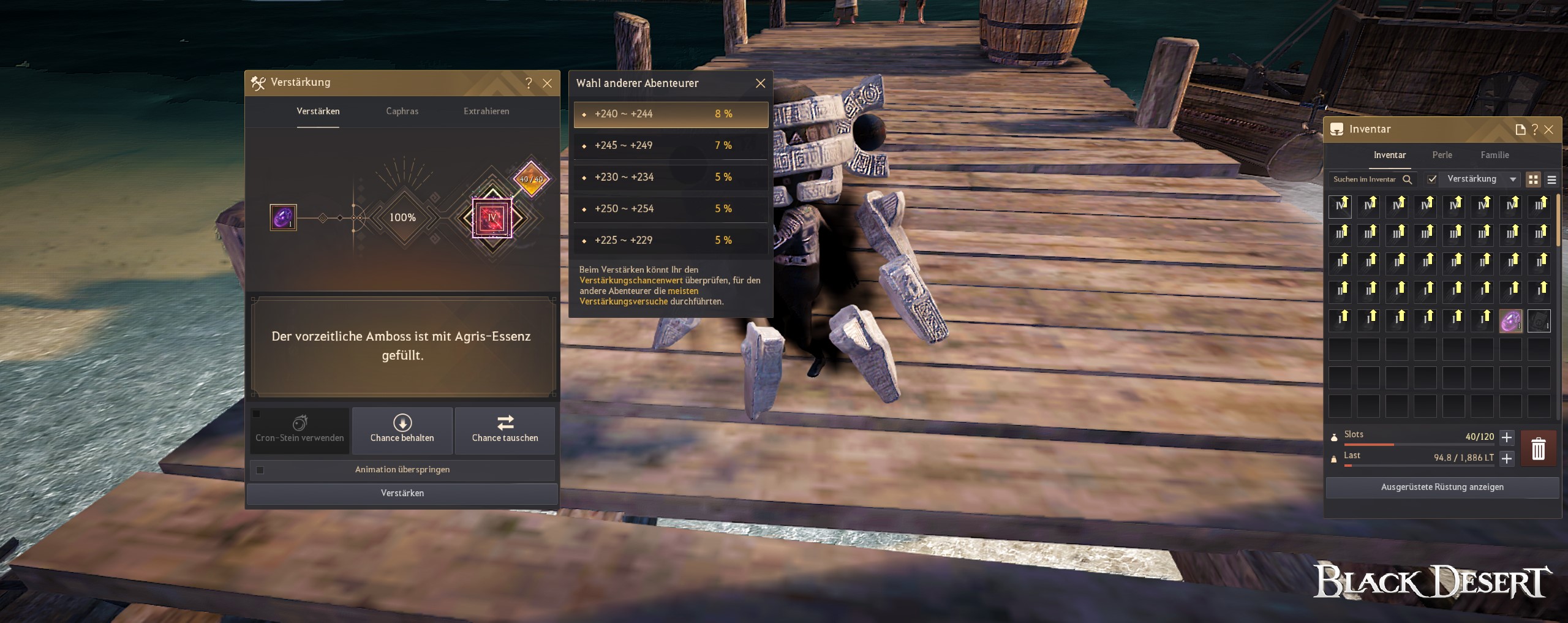Open the inventory trash can

tap(1538, 448)
